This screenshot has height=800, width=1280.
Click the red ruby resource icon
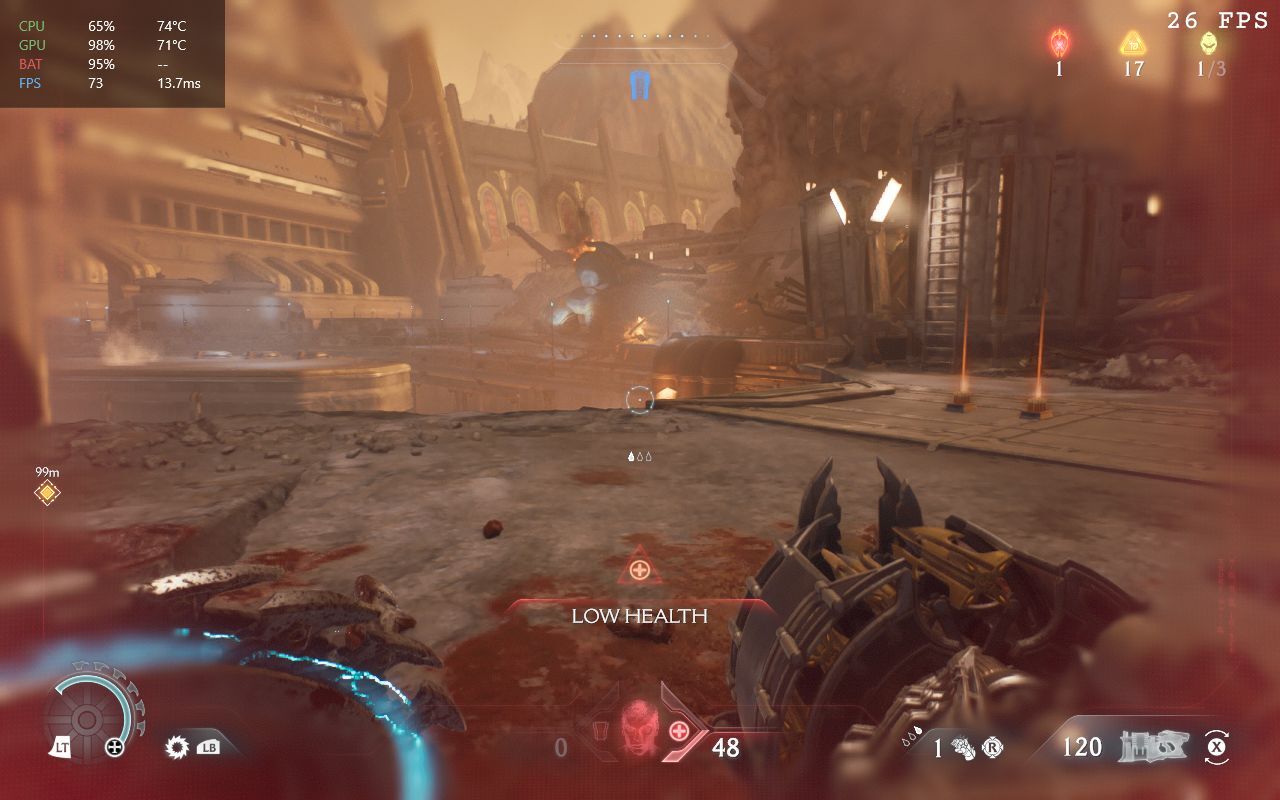(1059, 43)
